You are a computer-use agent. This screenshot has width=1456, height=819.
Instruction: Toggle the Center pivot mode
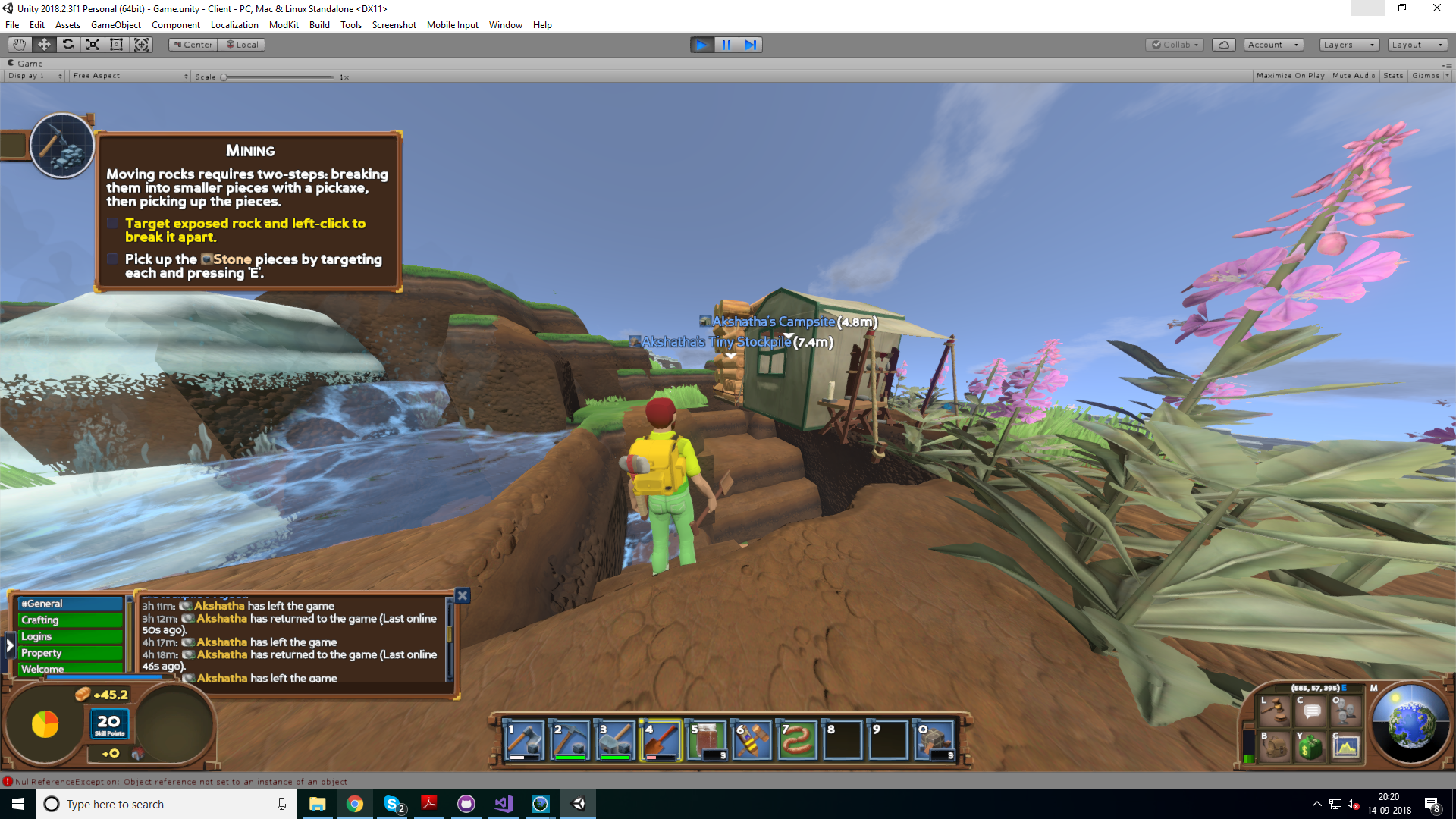(192, 45)
